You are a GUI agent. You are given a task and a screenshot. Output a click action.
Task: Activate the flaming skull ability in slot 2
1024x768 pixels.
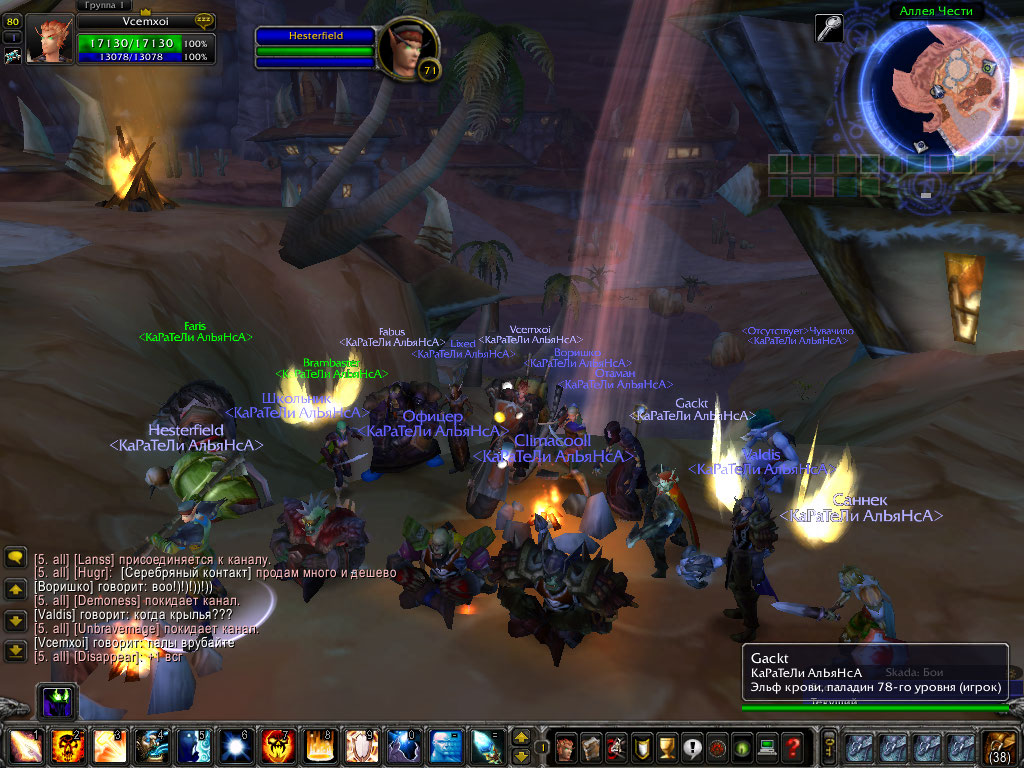[x=66, y=747]
